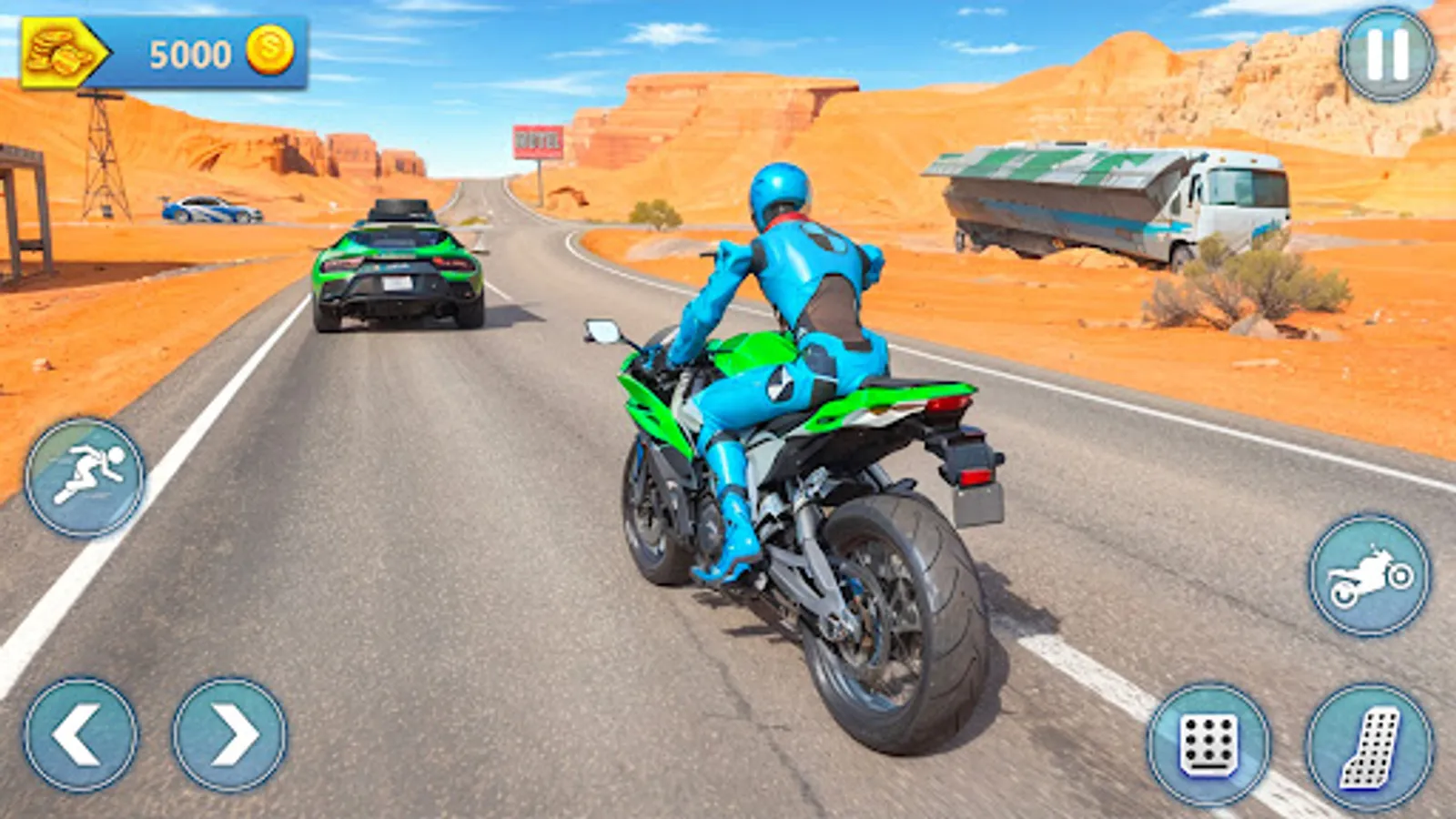Tap the player's green motorcycle

point(801,473)
